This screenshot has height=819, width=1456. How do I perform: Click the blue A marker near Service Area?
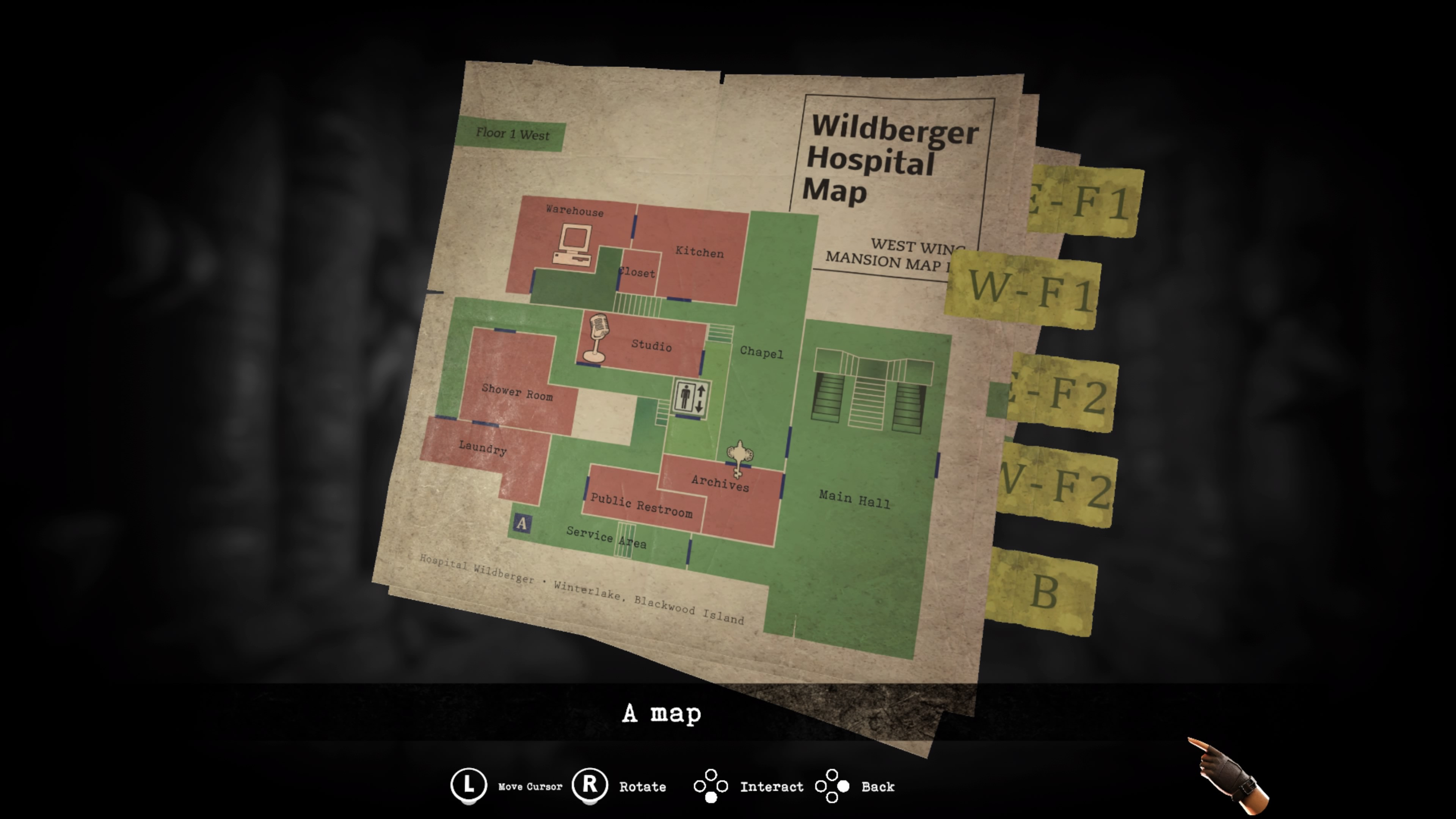pos(522,523)
